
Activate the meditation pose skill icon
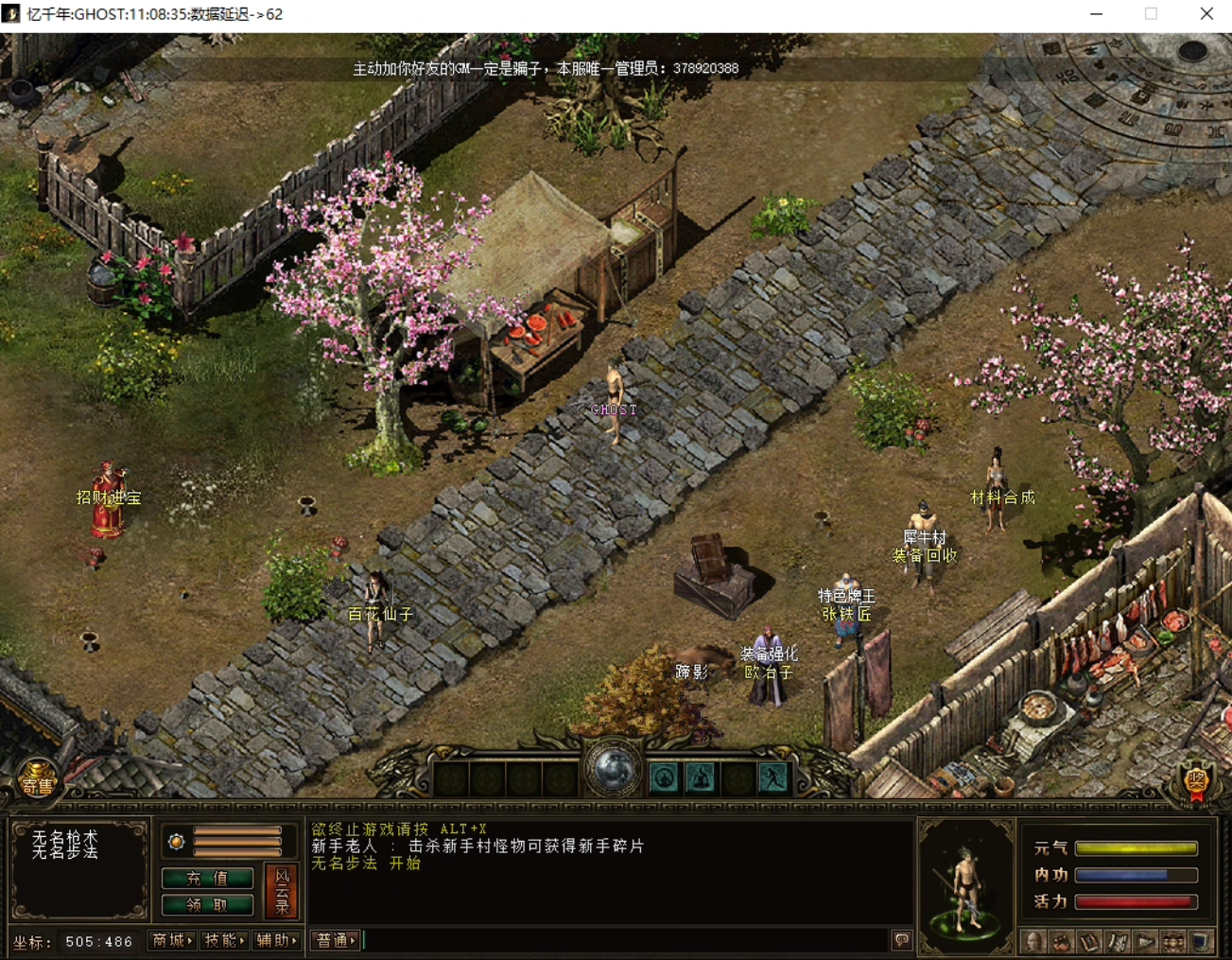point(701,778)
